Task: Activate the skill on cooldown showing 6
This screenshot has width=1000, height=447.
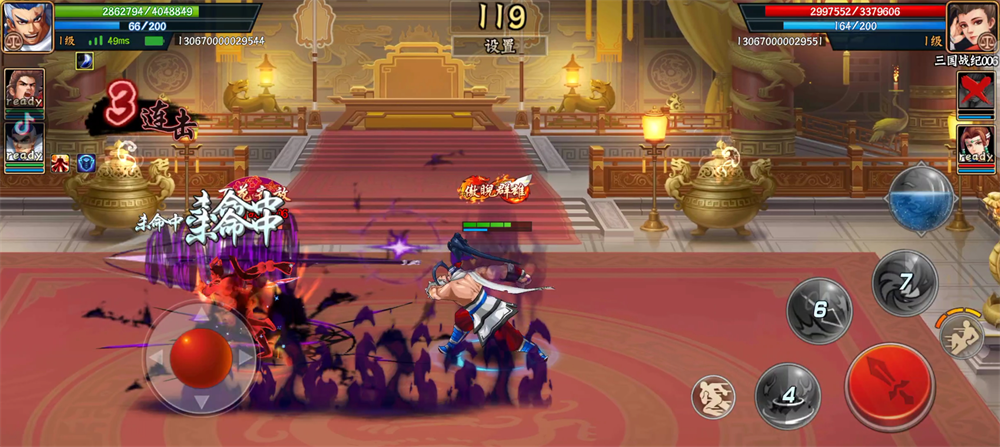Action: pos(820,311)
